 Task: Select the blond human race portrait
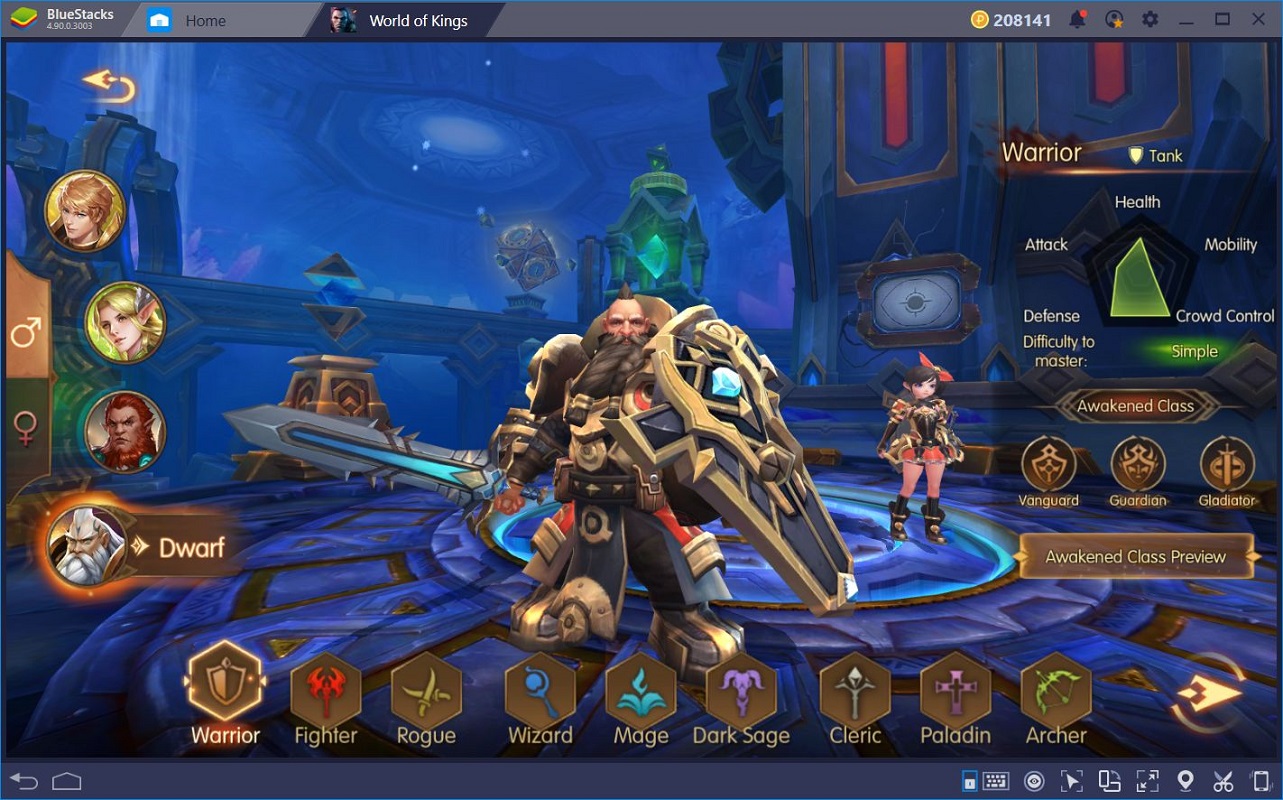tap(85, 211)
